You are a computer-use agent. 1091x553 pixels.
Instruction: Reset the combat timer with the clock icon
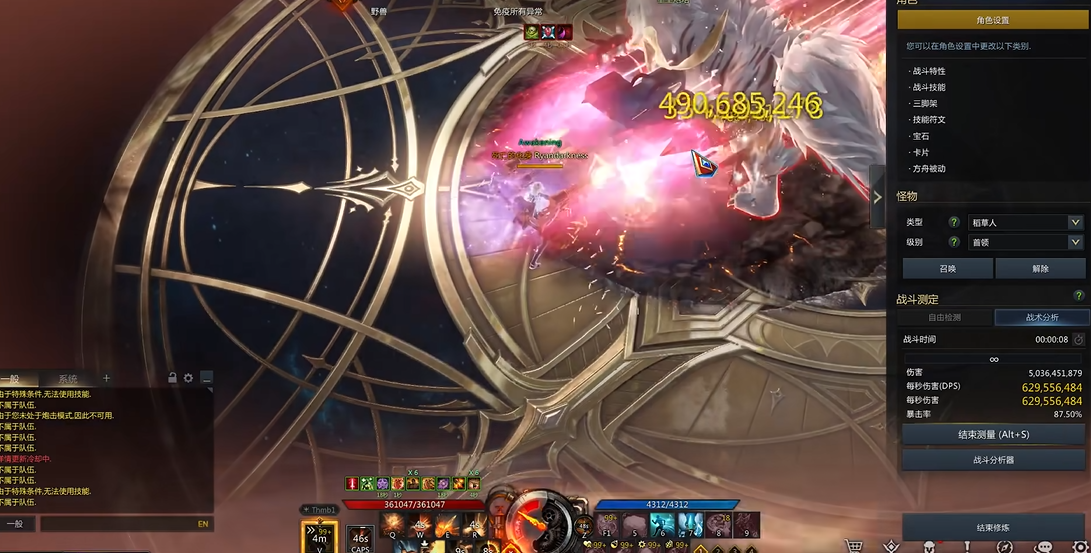coord(1078,340)
